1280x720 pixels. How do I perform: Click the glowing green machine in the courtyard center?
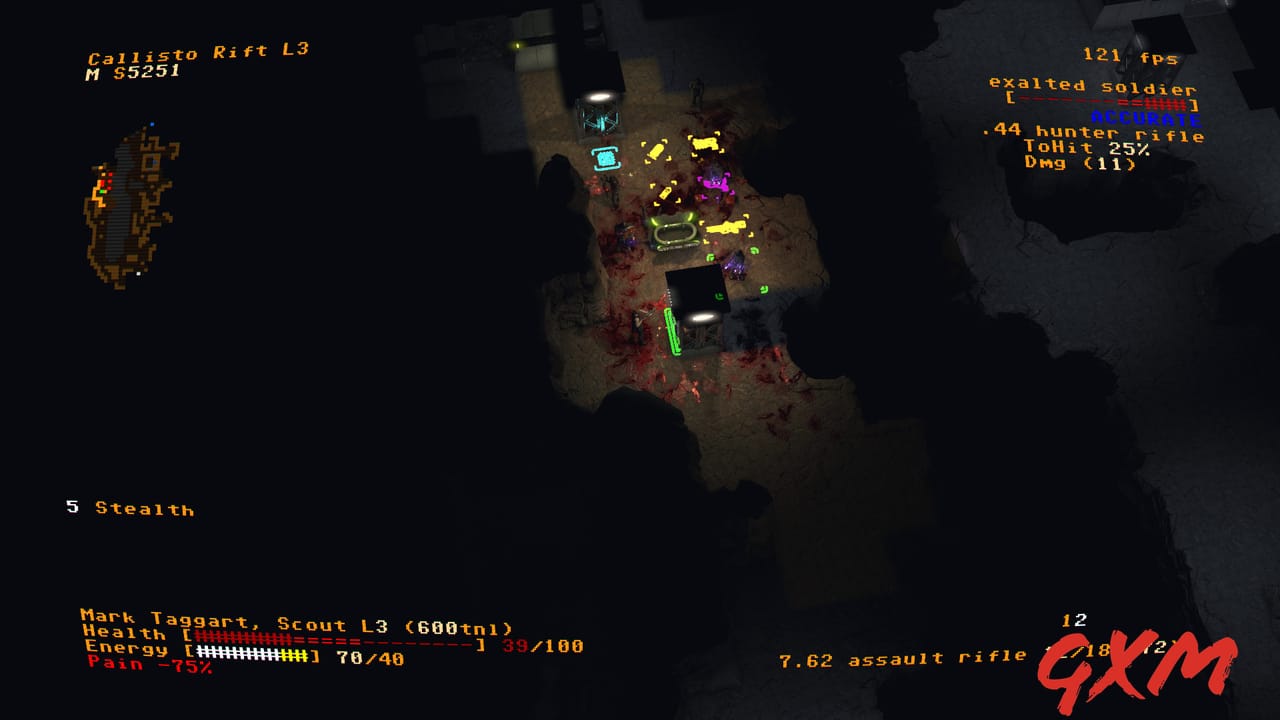tap(675, 232)
